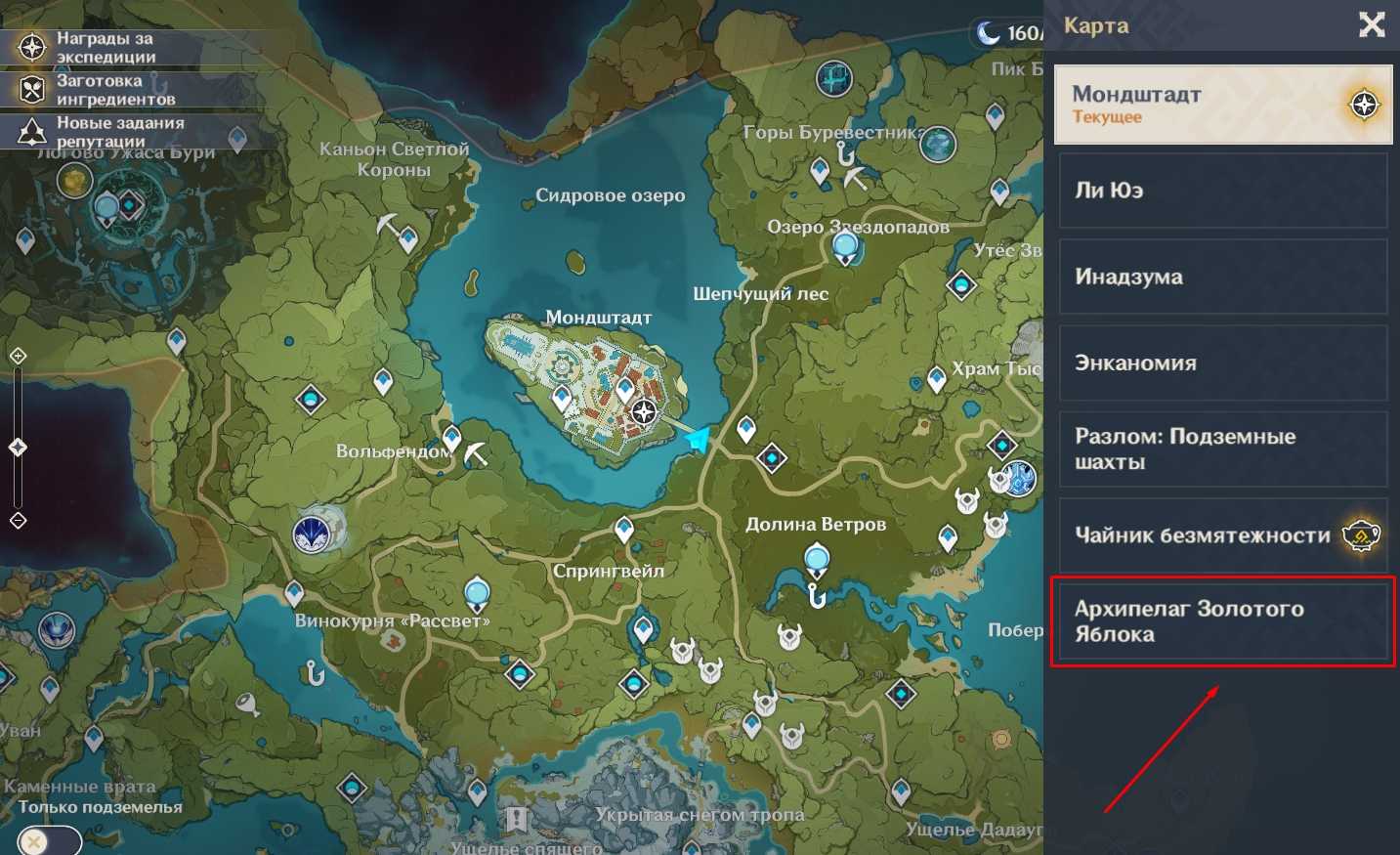Click the map zoom-in button atop the slider

(x=18, y=356)
